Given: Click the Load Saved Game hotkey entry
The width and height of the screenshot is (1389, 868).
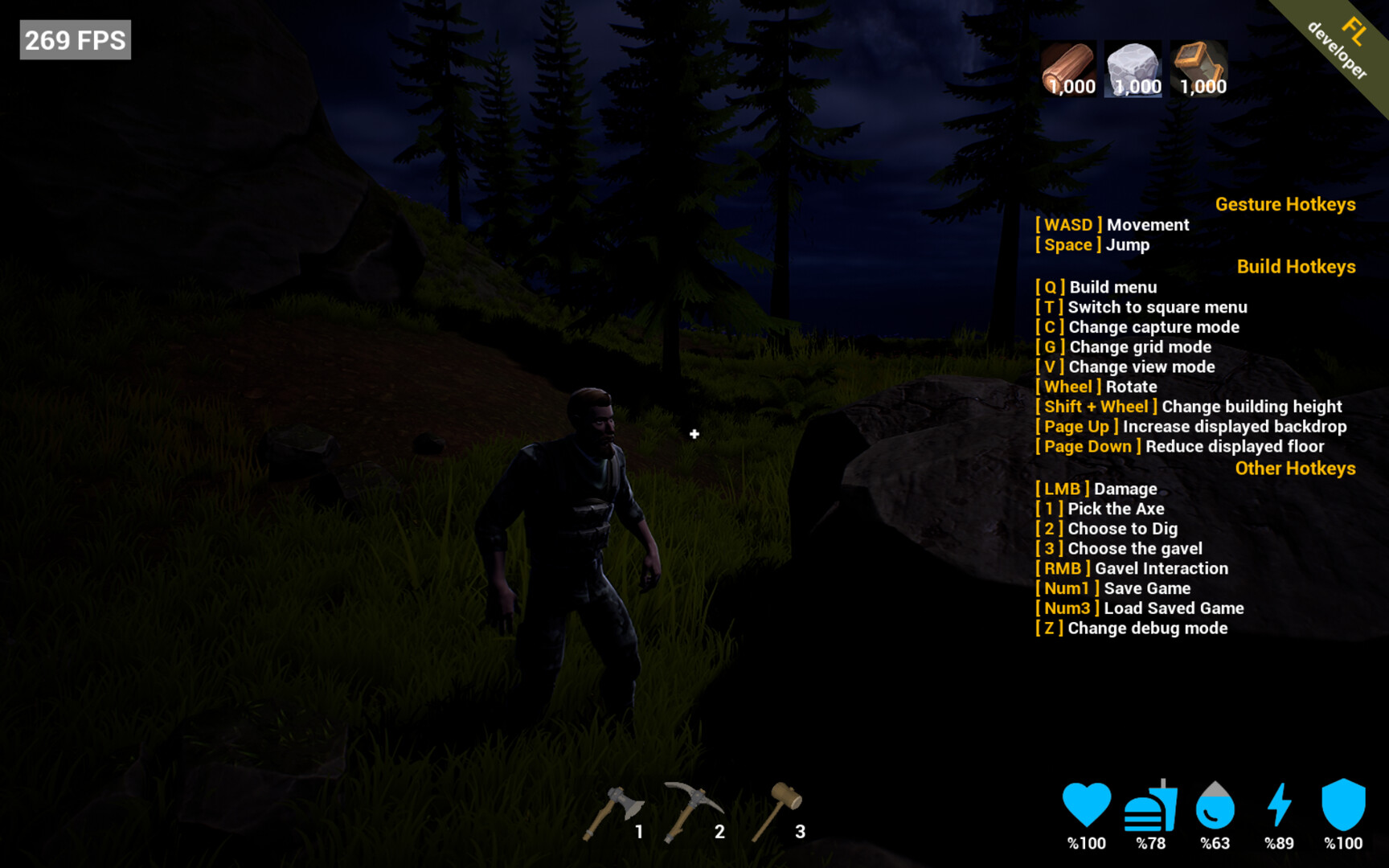Looking at the screenshot, I should click(1137, 608).
